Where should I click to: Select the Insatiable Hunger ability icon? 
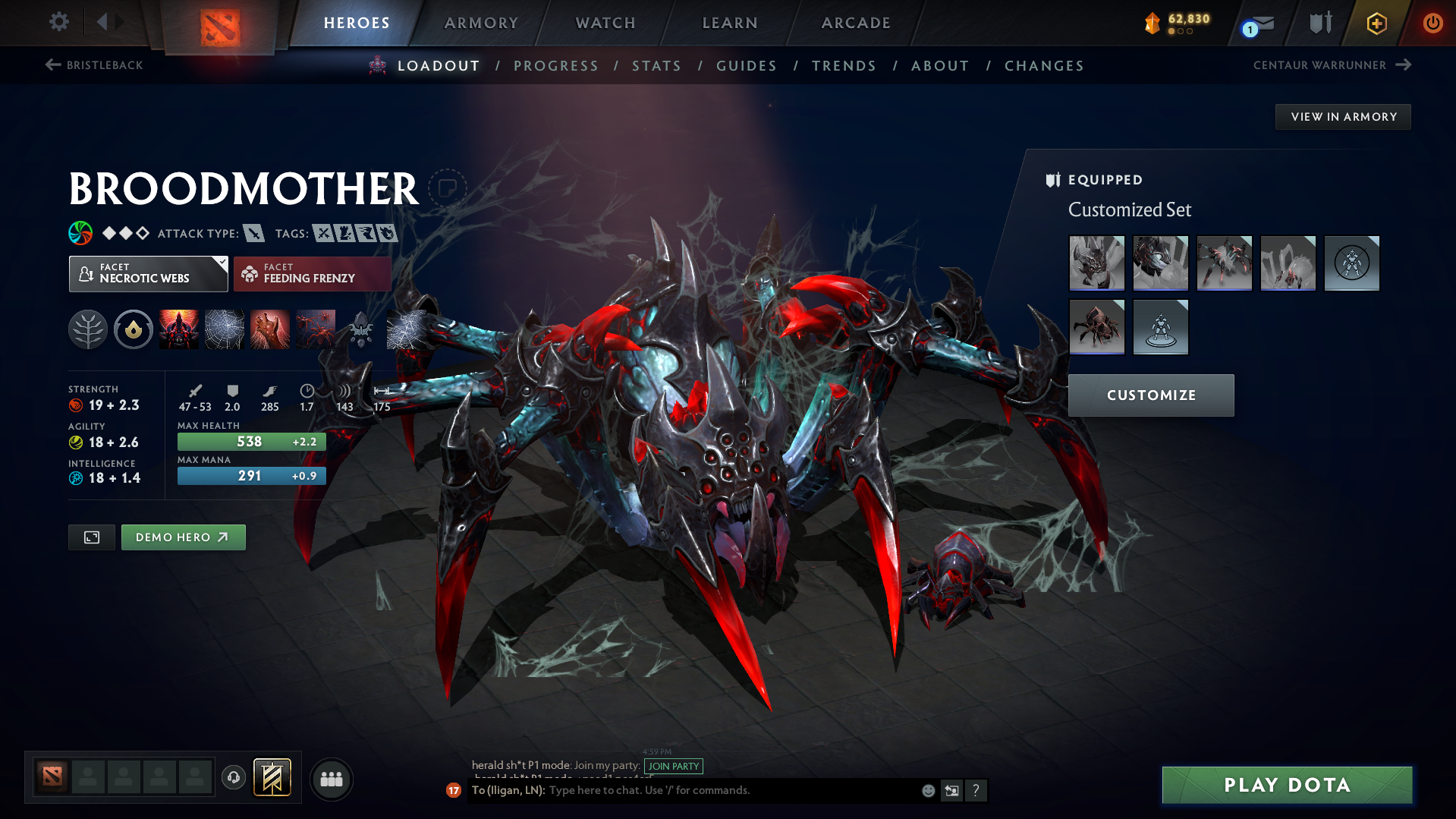point(180,329)
